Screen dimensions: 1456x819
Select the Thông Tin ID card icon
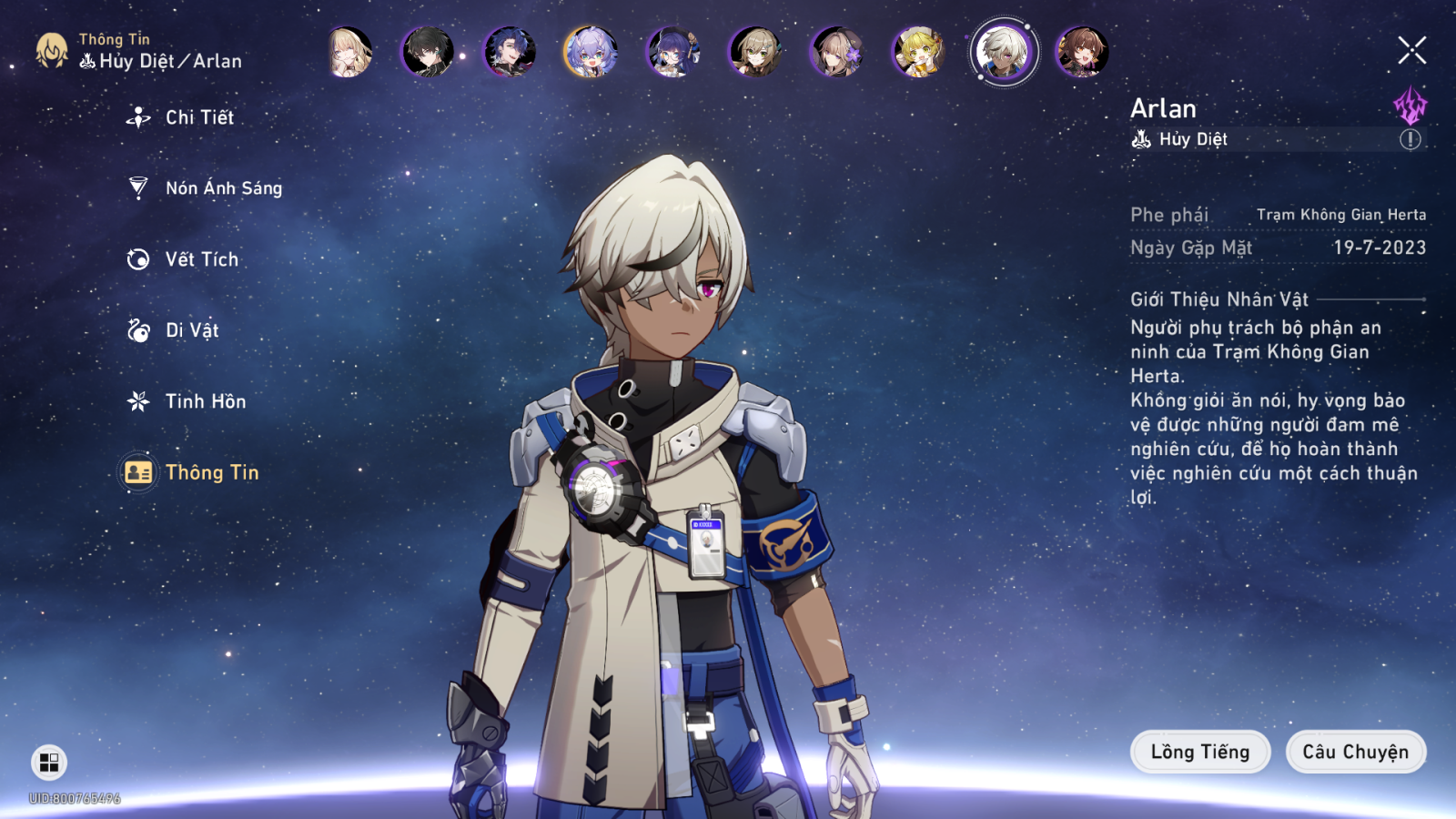(137, 472)
